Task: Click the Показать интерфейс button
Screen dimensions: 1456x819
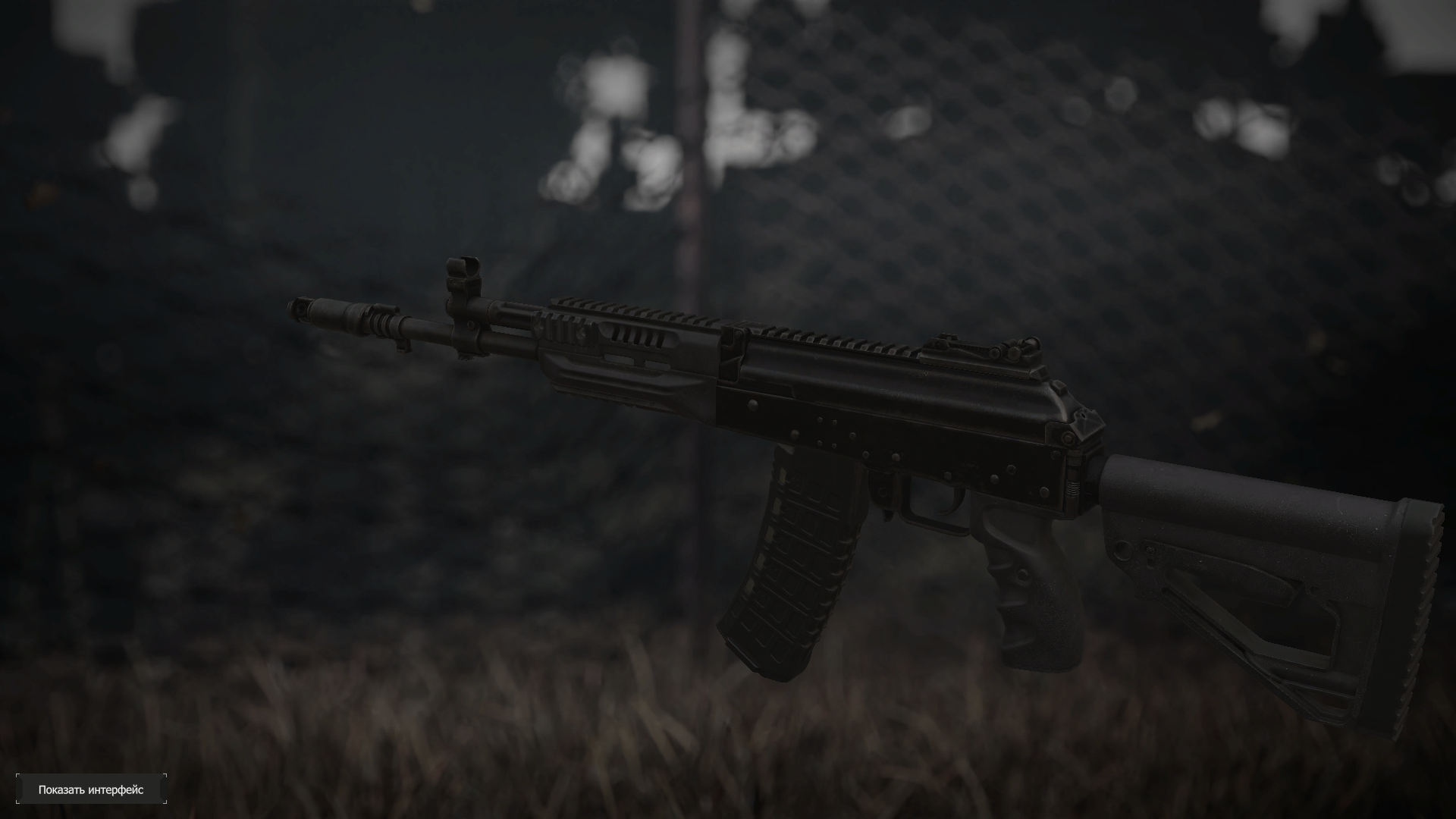Action: (91, 789)
